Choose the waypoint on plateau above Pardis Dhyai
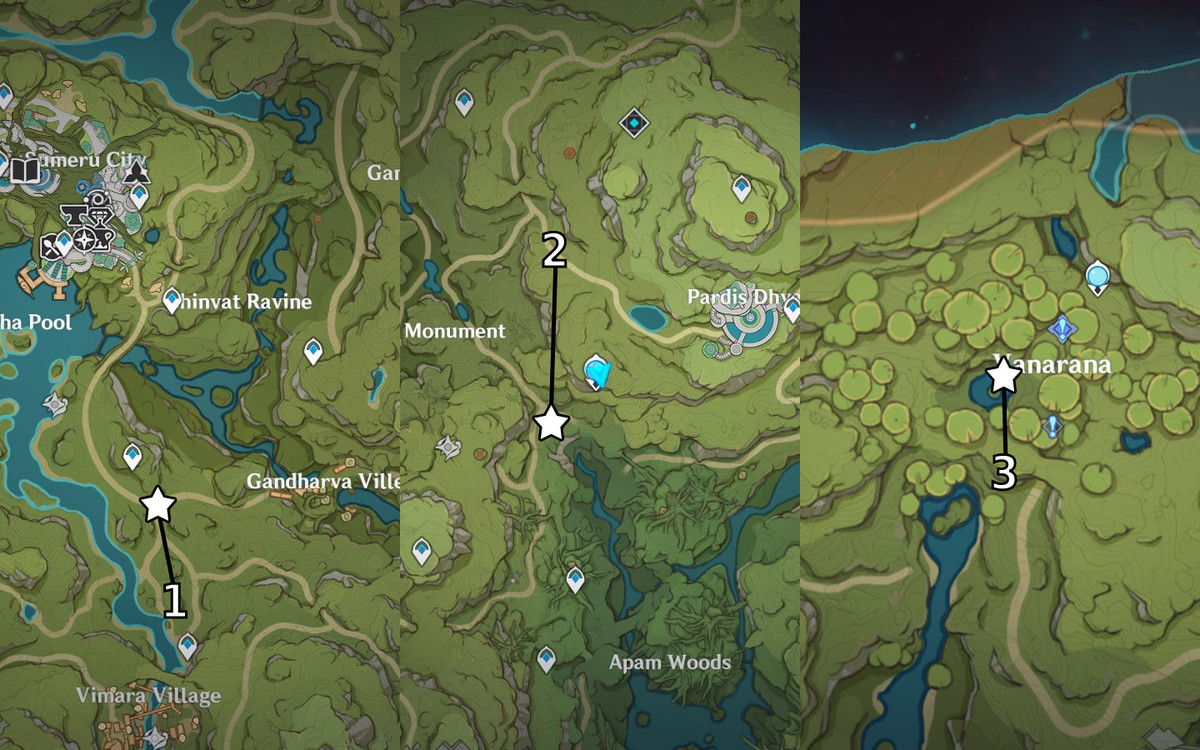The width and height of the screenshot is (1200, 750). pos(741,187)
